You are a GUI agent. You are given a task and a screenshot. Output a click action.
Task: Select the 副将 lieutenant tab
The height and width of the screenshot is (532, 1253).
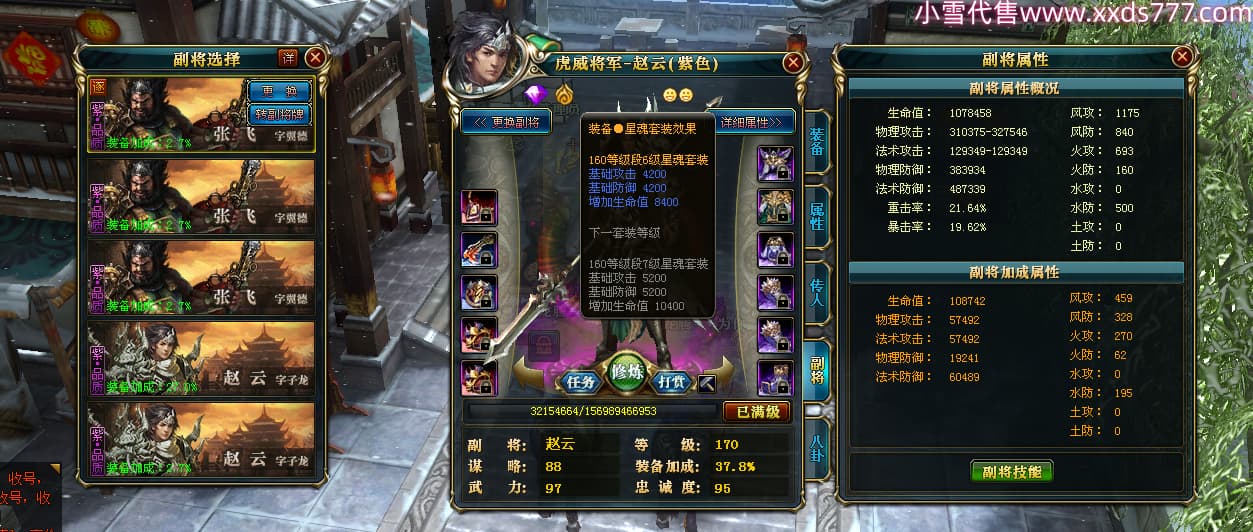pos(816,367)
